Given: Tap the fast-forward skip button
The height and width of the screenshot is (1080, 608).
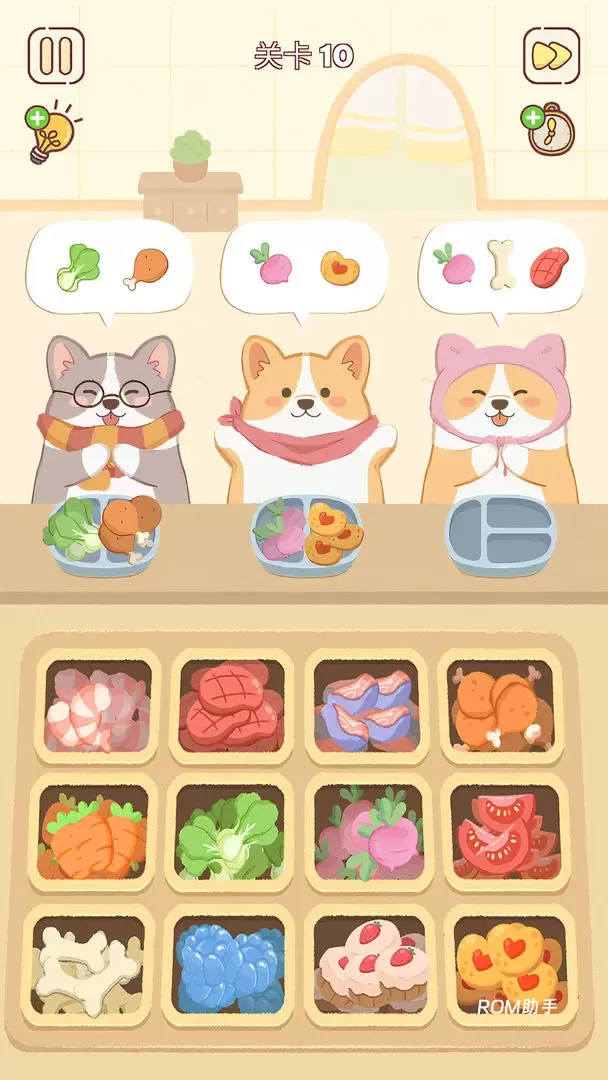Looking at the screenshot, I should pyautogui.click(x=551, y=55).
